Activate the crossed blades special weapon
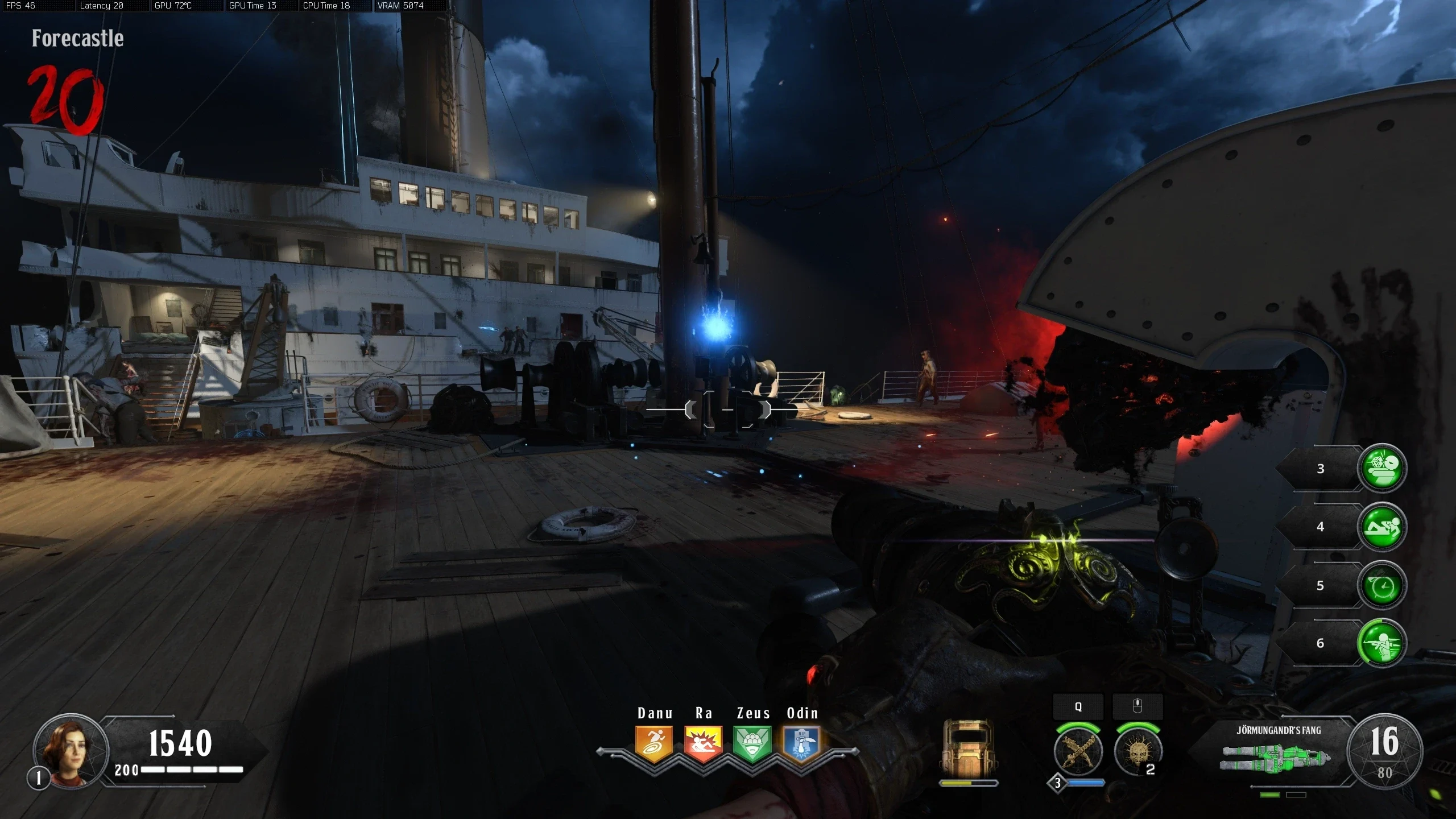 coord(1078,752)
